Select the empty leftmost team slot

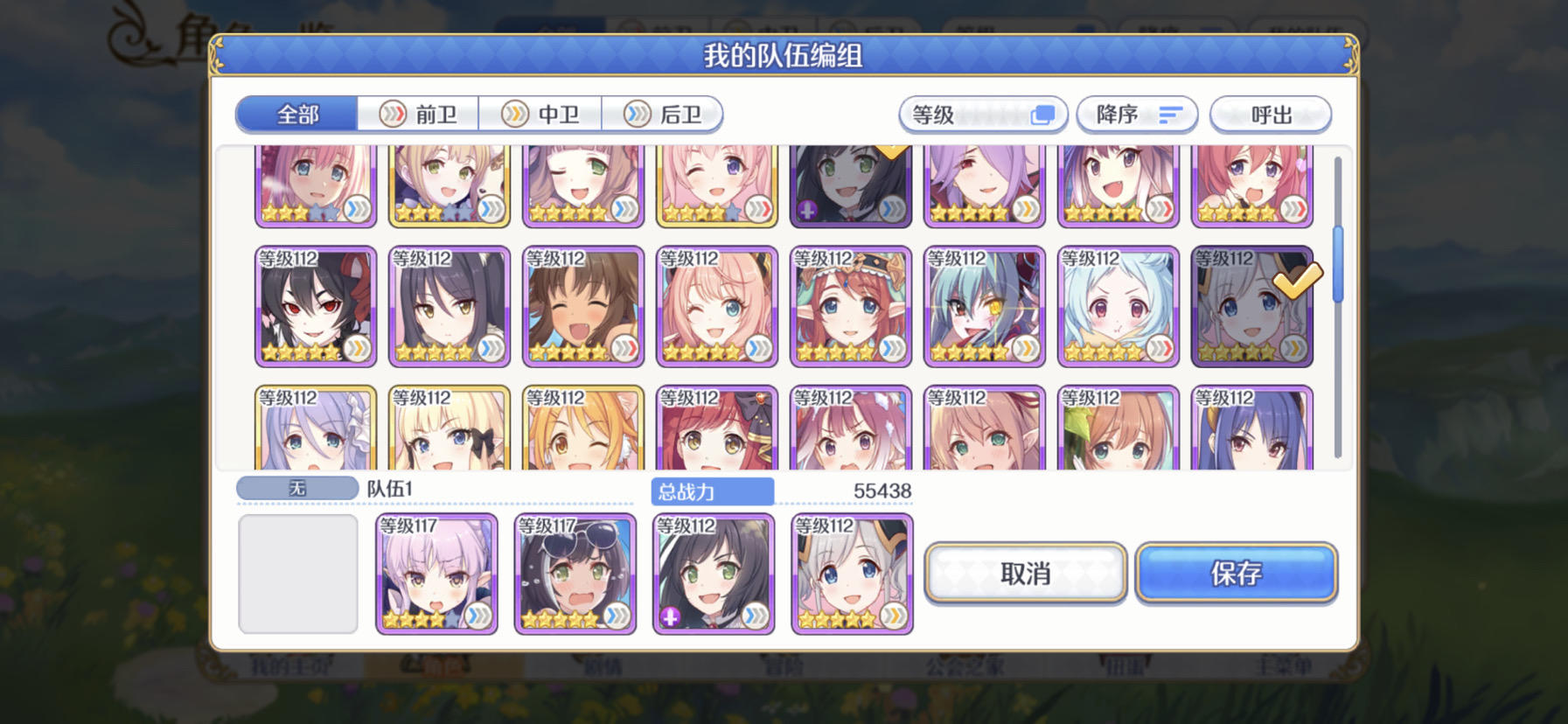click(x=297, y=574)
